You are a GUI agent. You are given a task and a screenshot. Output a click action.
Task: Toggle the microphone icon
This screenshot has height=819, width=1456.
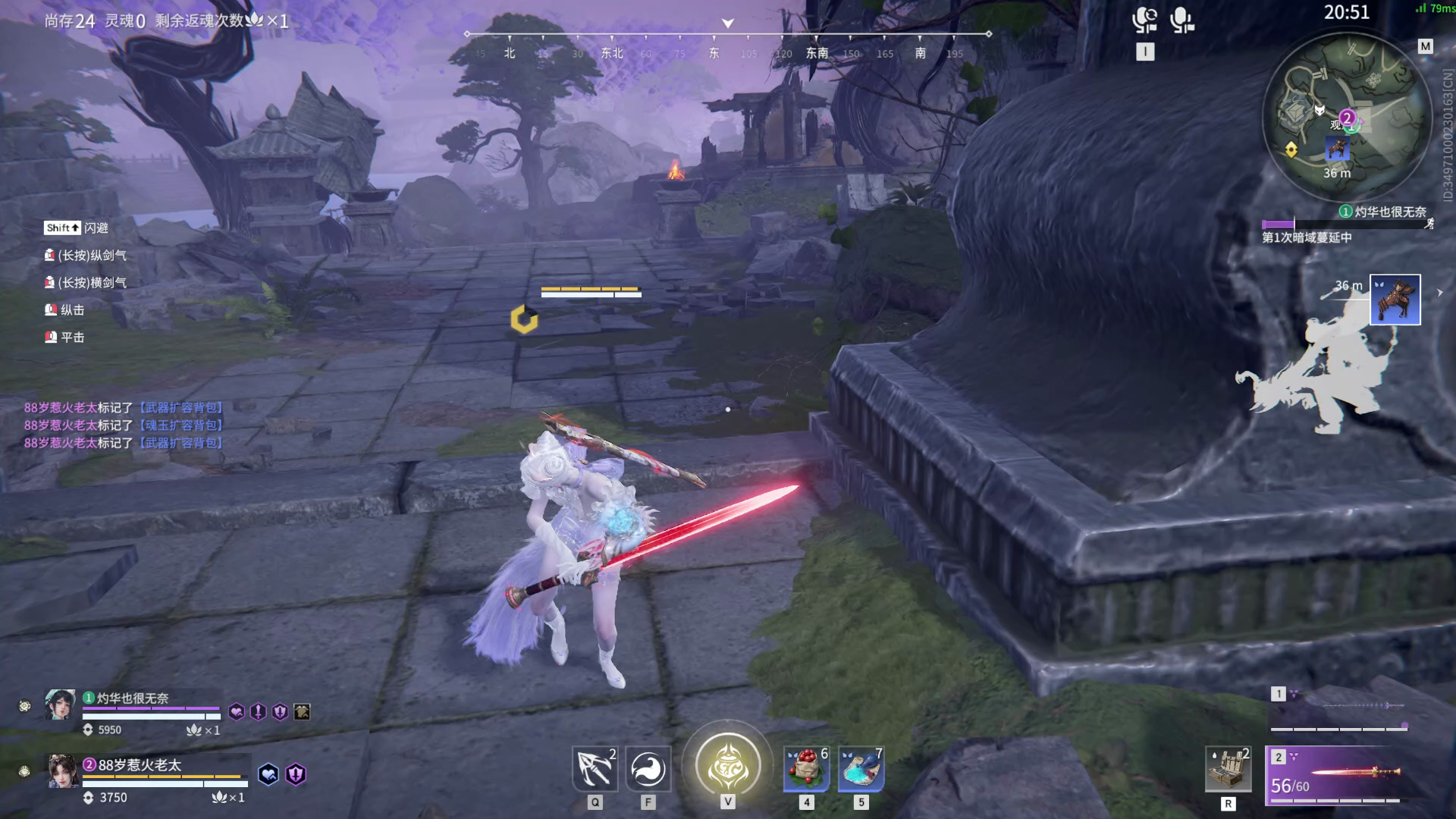click(x=1181, y=20)
